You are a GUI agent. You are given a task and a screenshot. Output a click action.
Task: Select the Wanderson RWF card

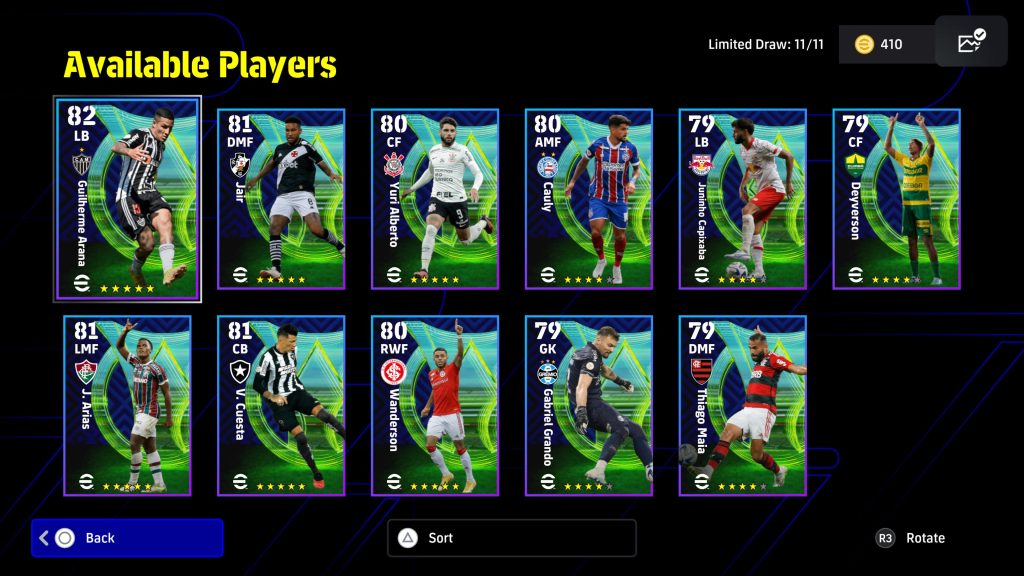435,405
